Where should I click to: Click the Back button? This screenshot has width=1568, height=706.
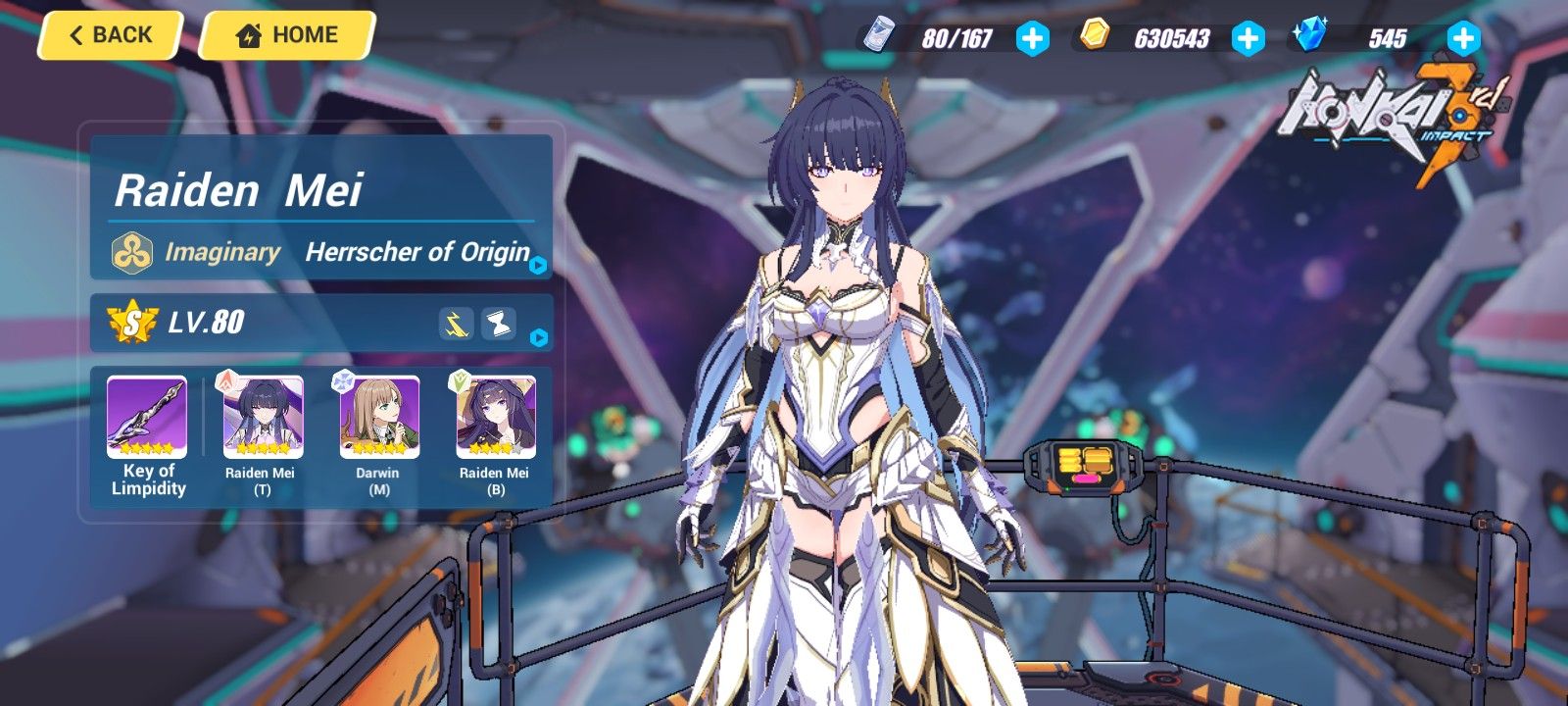[108, 34]
